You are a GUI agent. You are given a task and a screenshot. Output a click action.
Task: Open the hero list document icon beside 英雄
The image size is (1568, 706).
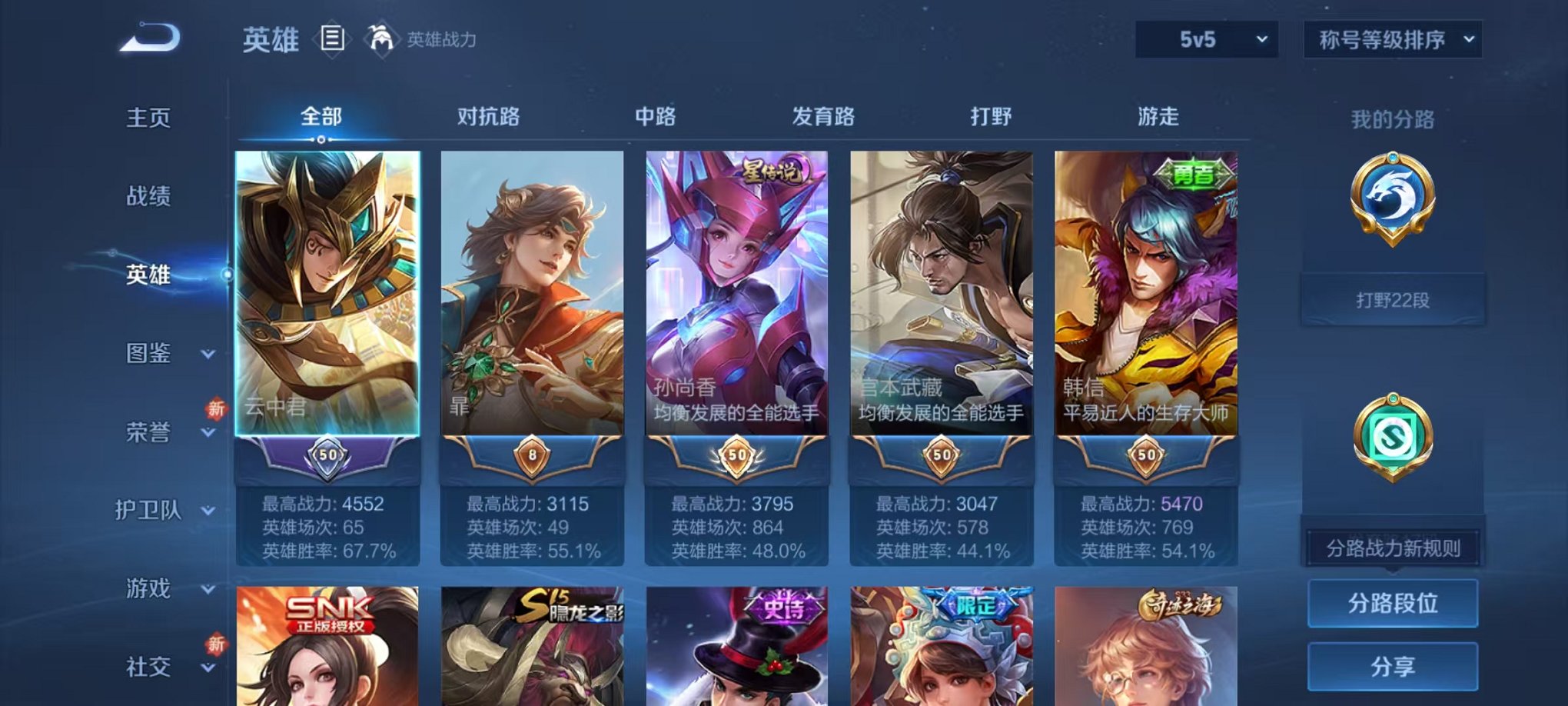pyautogui.click(x=332, y=40)
